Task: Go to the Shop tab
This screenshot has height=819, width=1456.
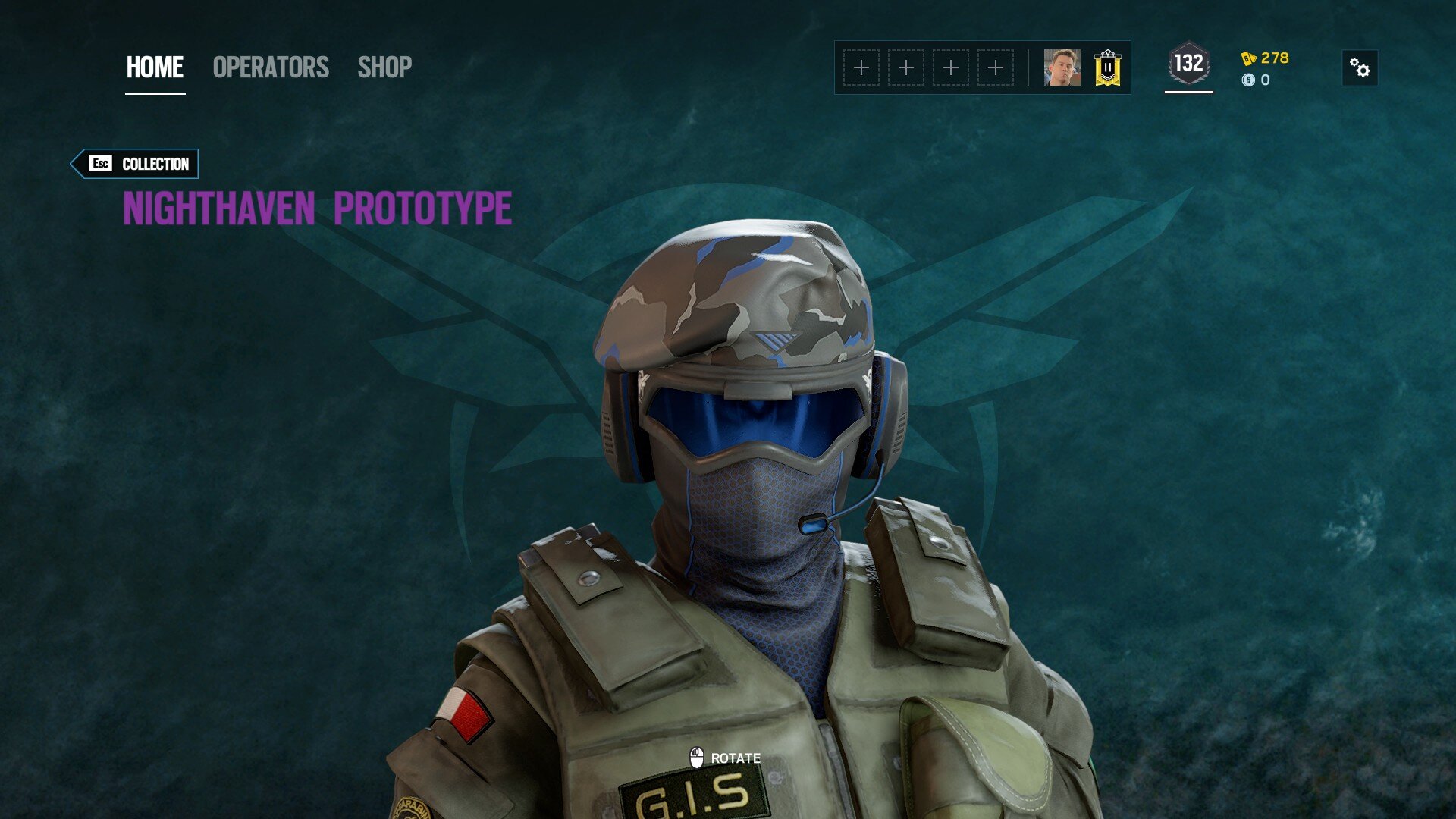Action: 384,67
